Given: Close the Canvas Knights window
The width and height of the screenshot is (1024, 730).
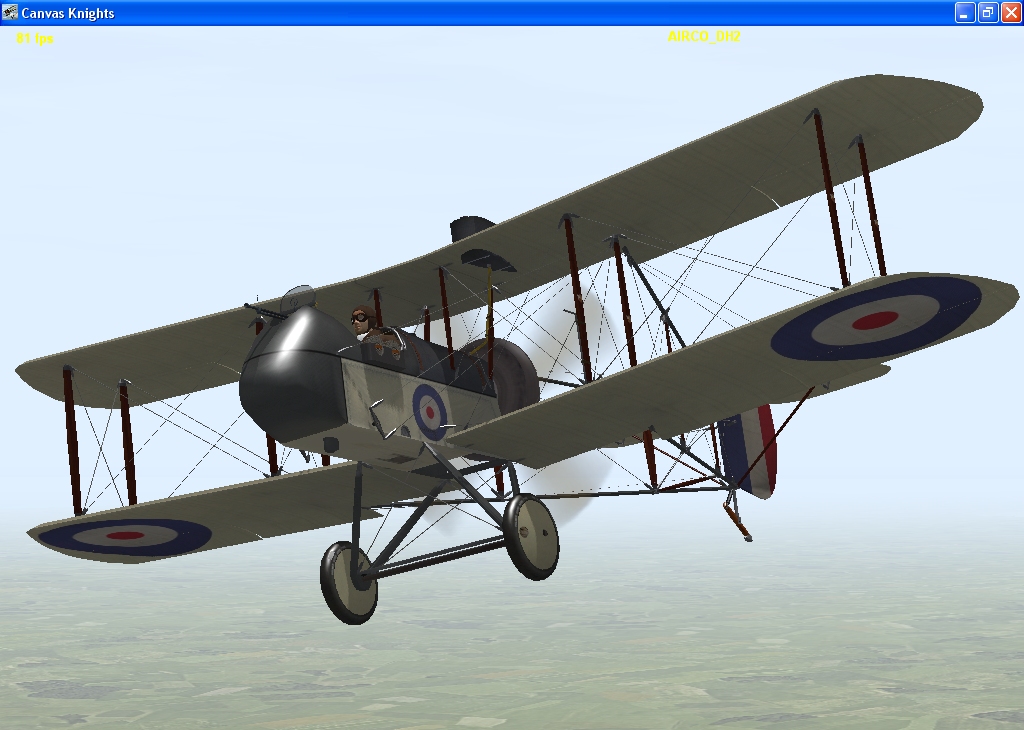Looking at the screenshot, I should click(x=1010, y=13).
